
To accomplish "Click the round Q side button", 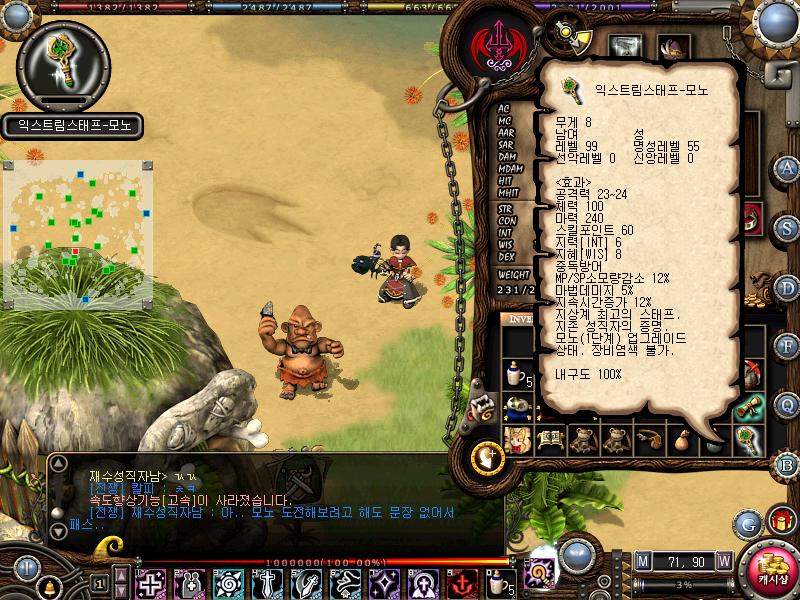I will 788,404.
